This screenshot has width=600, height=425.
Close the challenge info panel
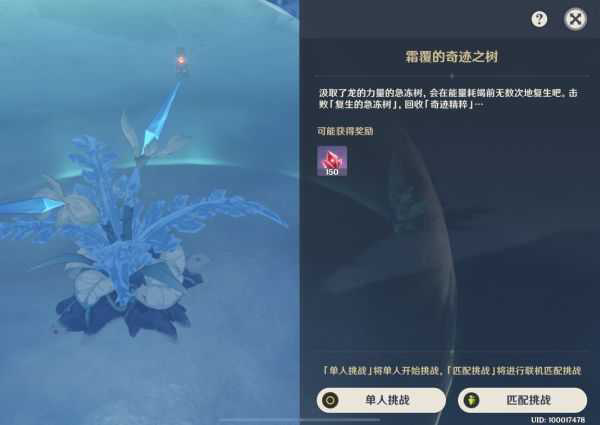[574, 19]
